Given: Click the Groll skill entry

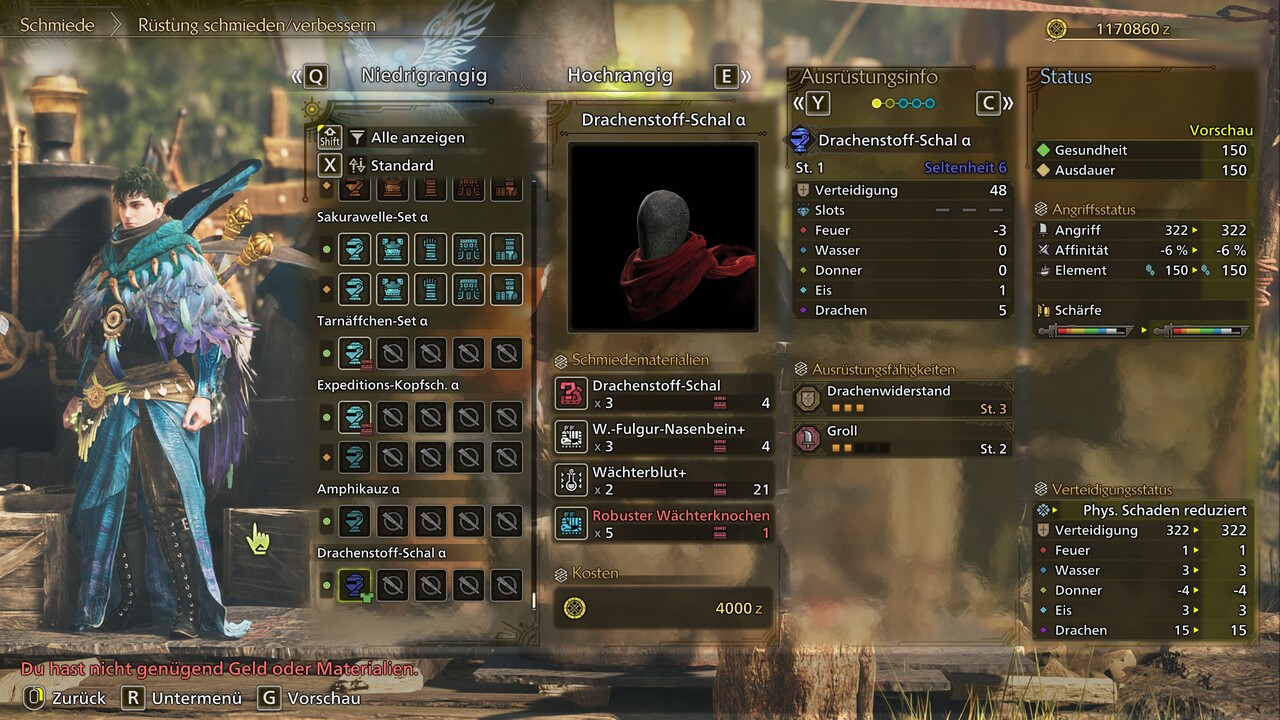Looking at the screenshot, I should click(x=902, y=439).
